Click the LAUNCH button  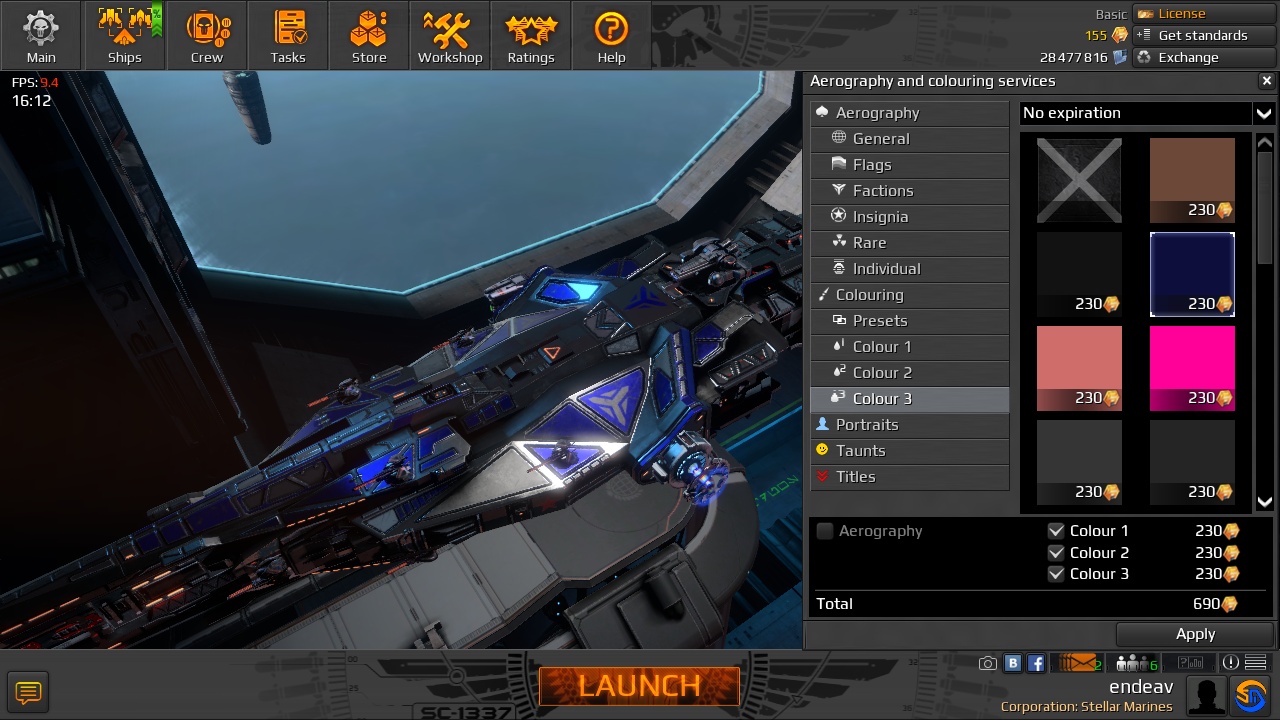click(x=639, y=686)
